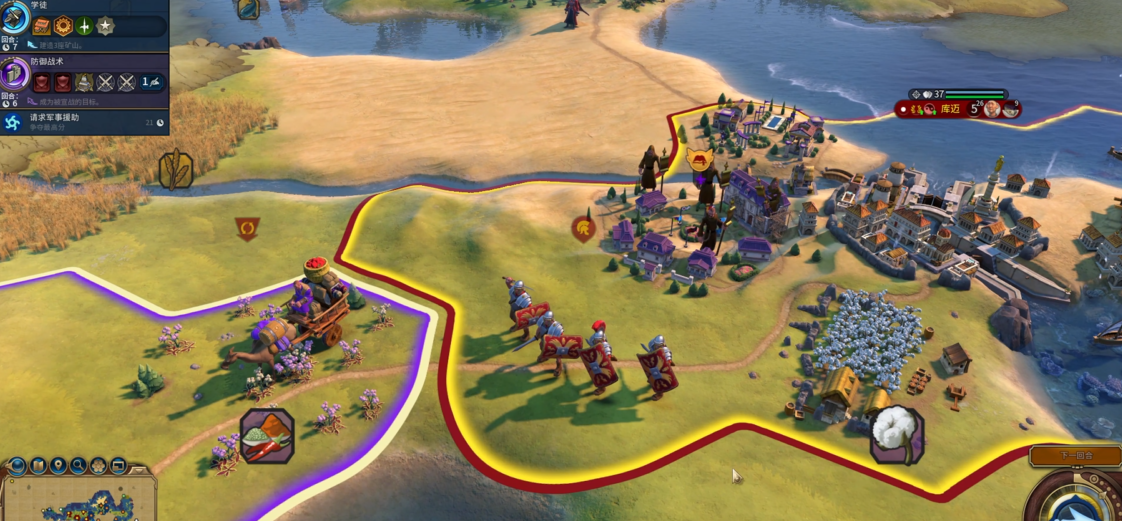Toggle the globe strategic view button
This screenshot has width=1122, height=521.
[17, 466]
